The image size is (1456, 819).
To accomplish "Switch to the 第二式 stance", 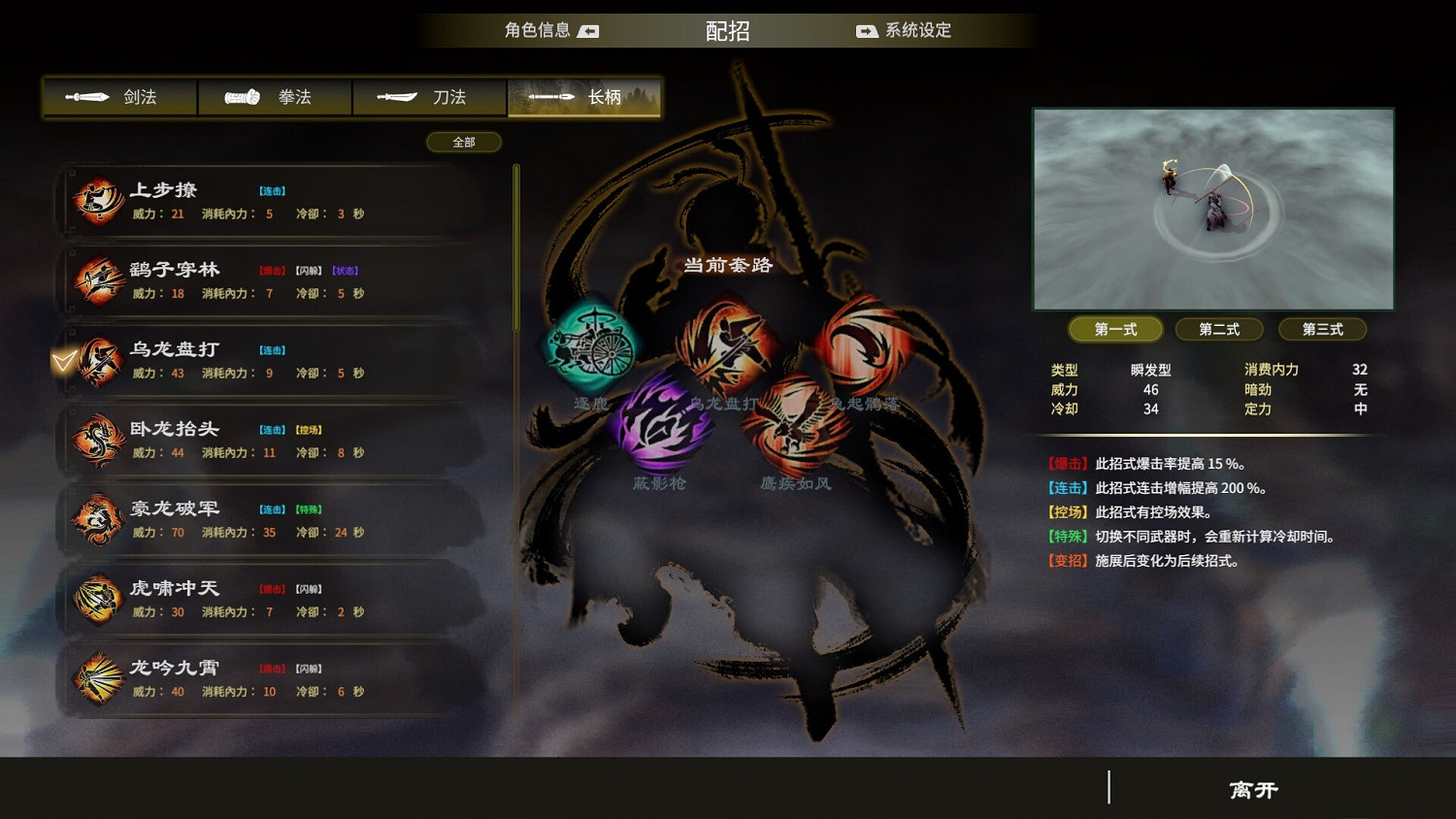I will tap(1219, 329).
